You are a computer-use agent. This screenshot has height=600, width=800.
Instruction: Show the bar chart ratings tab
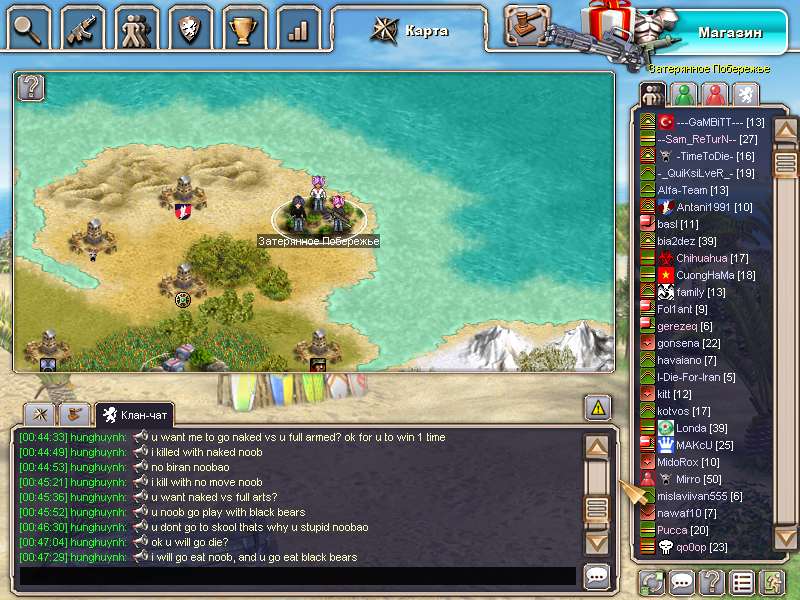point(297,27)
